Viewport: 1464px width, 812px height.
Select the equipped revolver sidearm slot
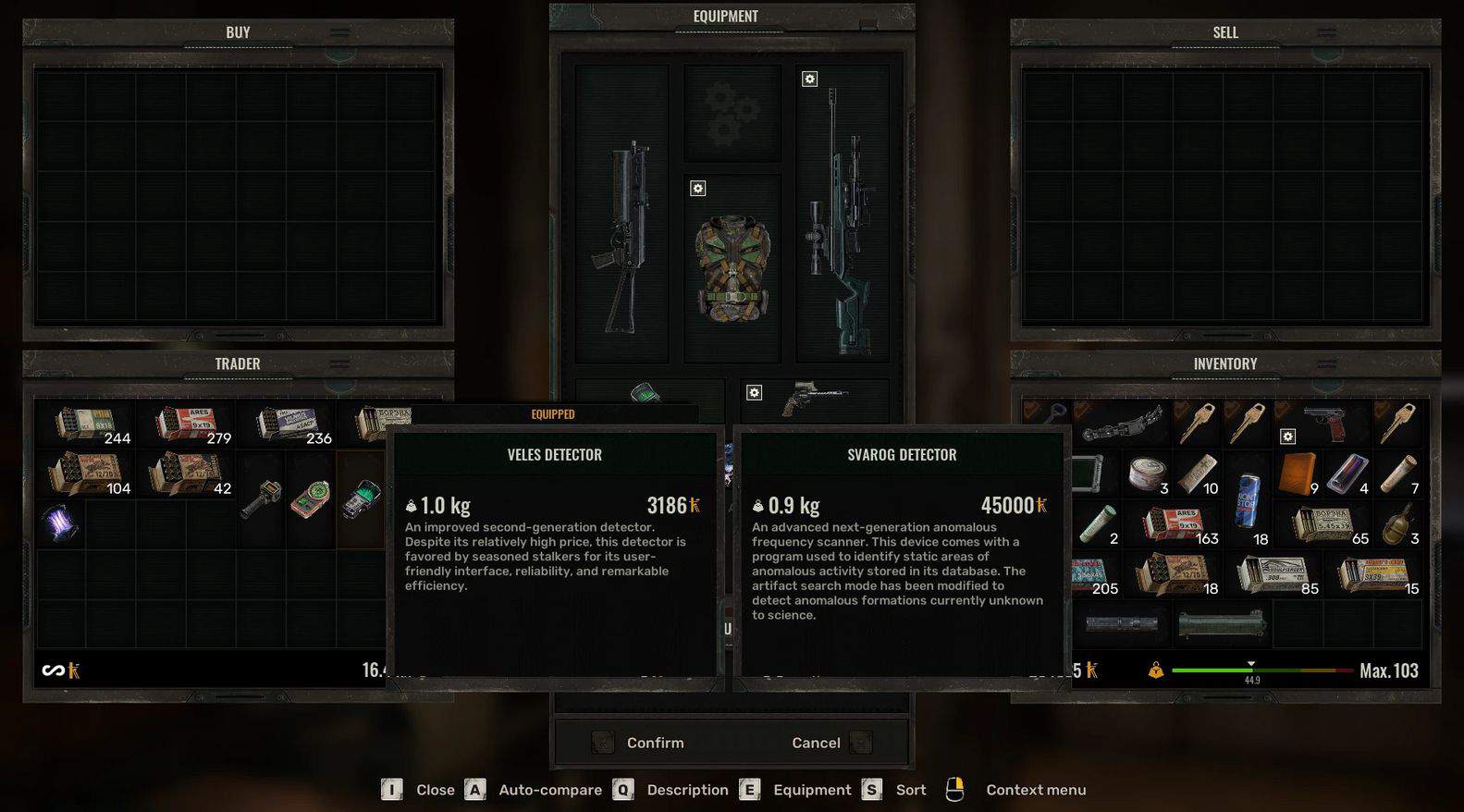[x=814, y=398]
